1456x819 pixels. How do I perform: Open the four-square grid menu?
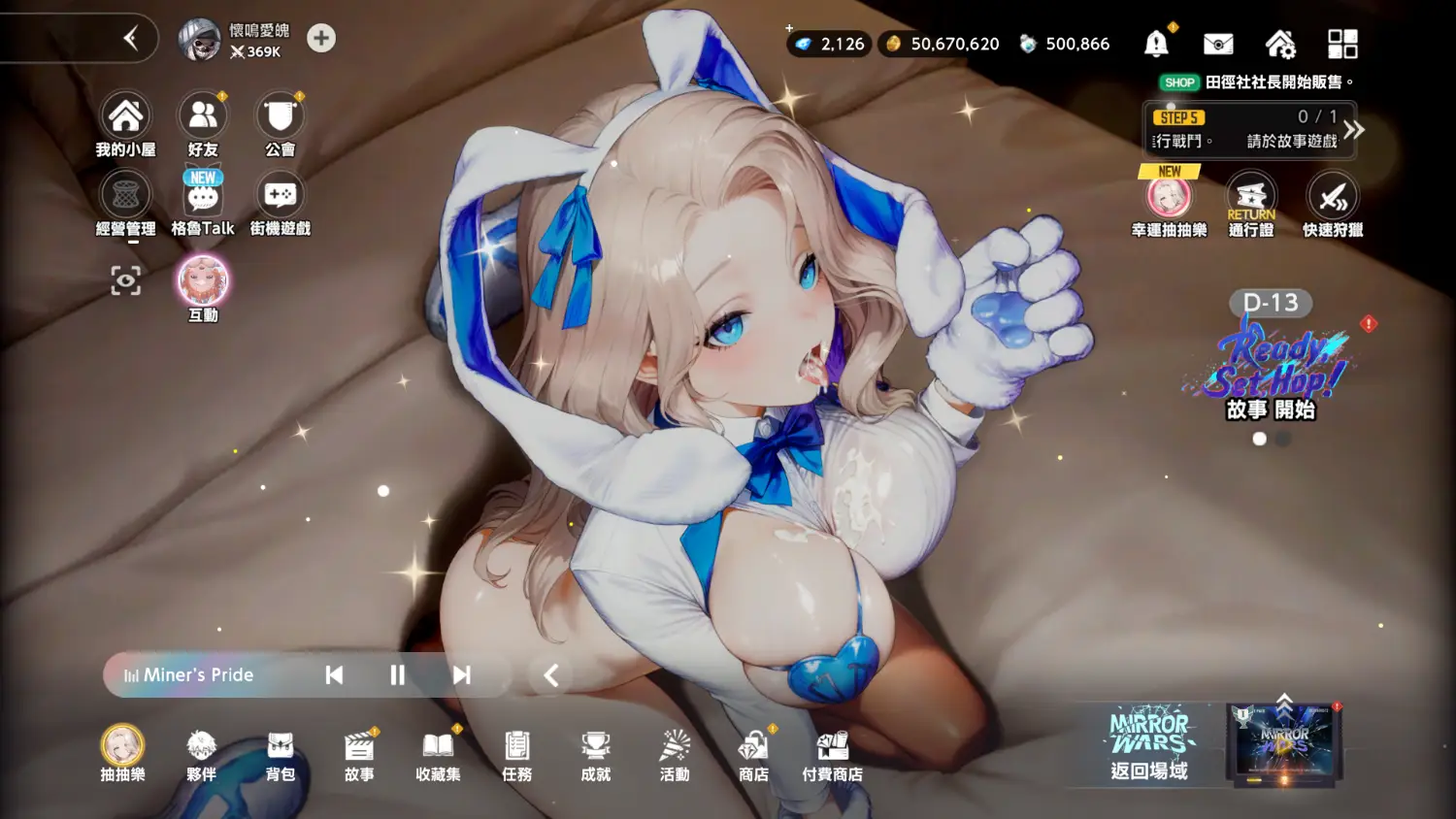click(1342, 44)
